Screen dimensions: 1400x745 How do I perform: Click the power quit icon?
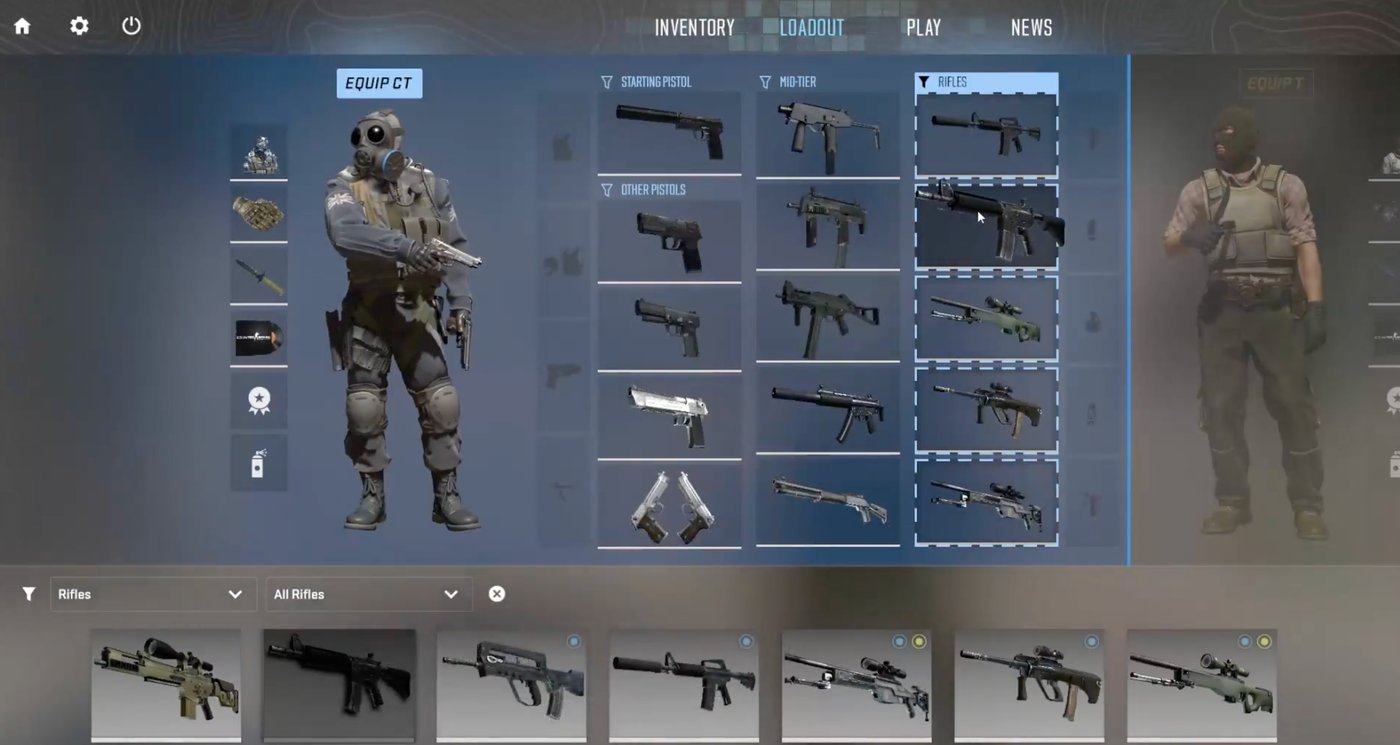pyautogui.click(x=131, y=26)
